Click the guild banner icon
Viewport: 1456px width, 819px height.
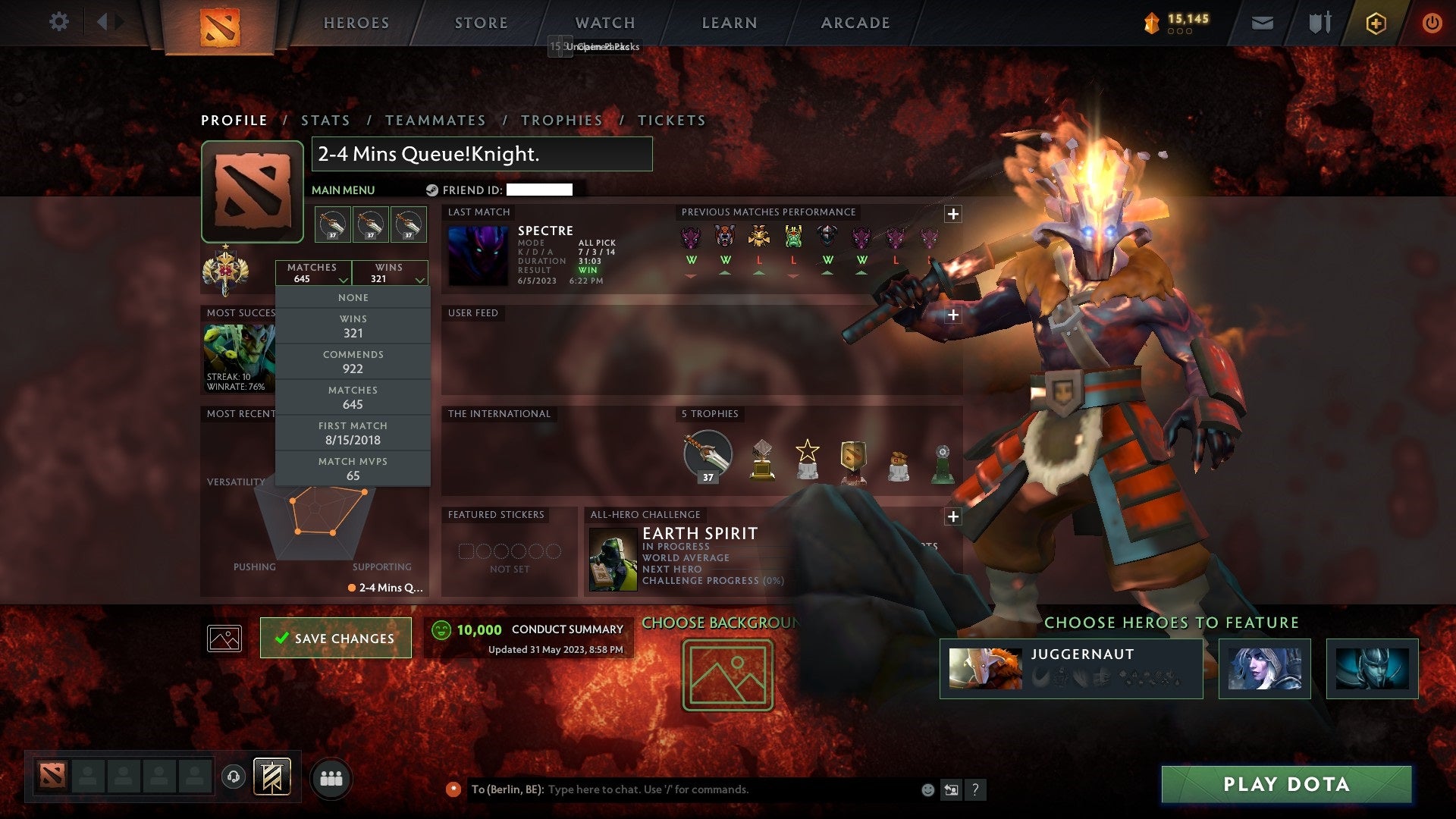273,777
